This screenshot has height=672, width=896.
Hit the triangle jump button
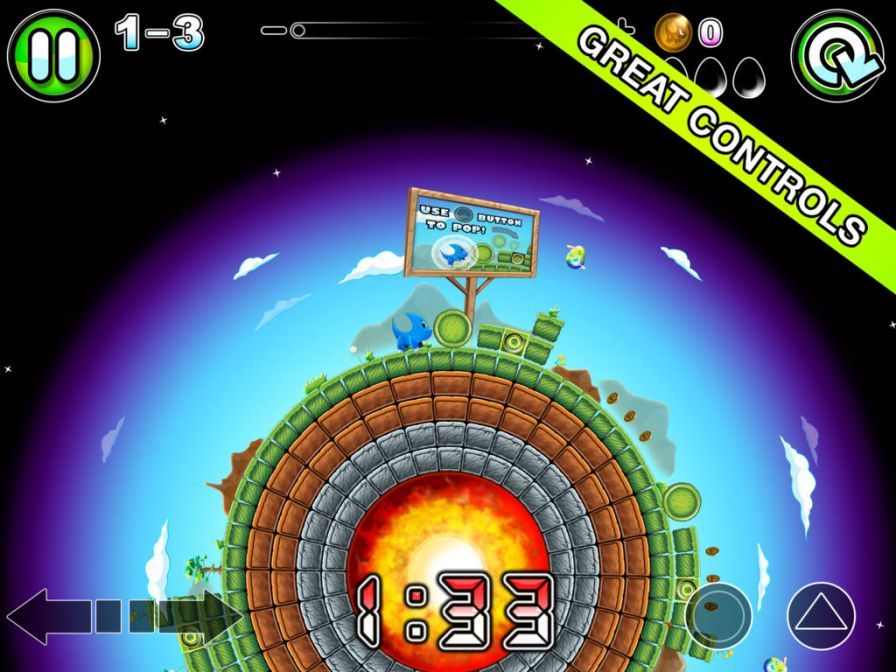point(821,615)
